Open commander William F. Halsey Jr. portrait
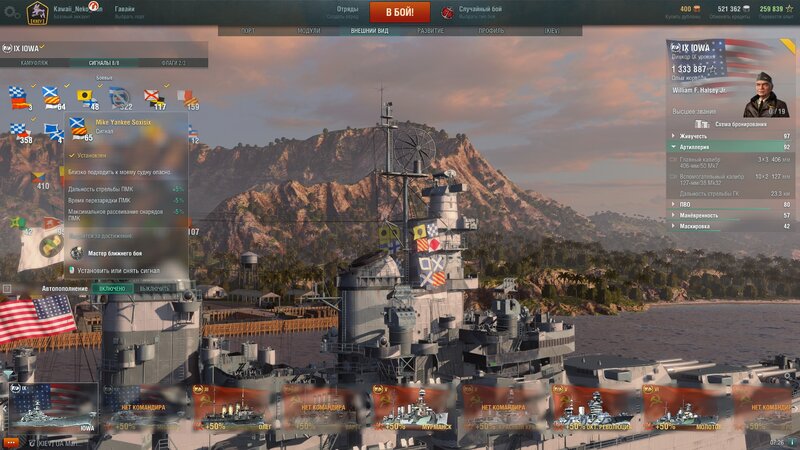Screen dimensions: 800x450 [766, 94]
